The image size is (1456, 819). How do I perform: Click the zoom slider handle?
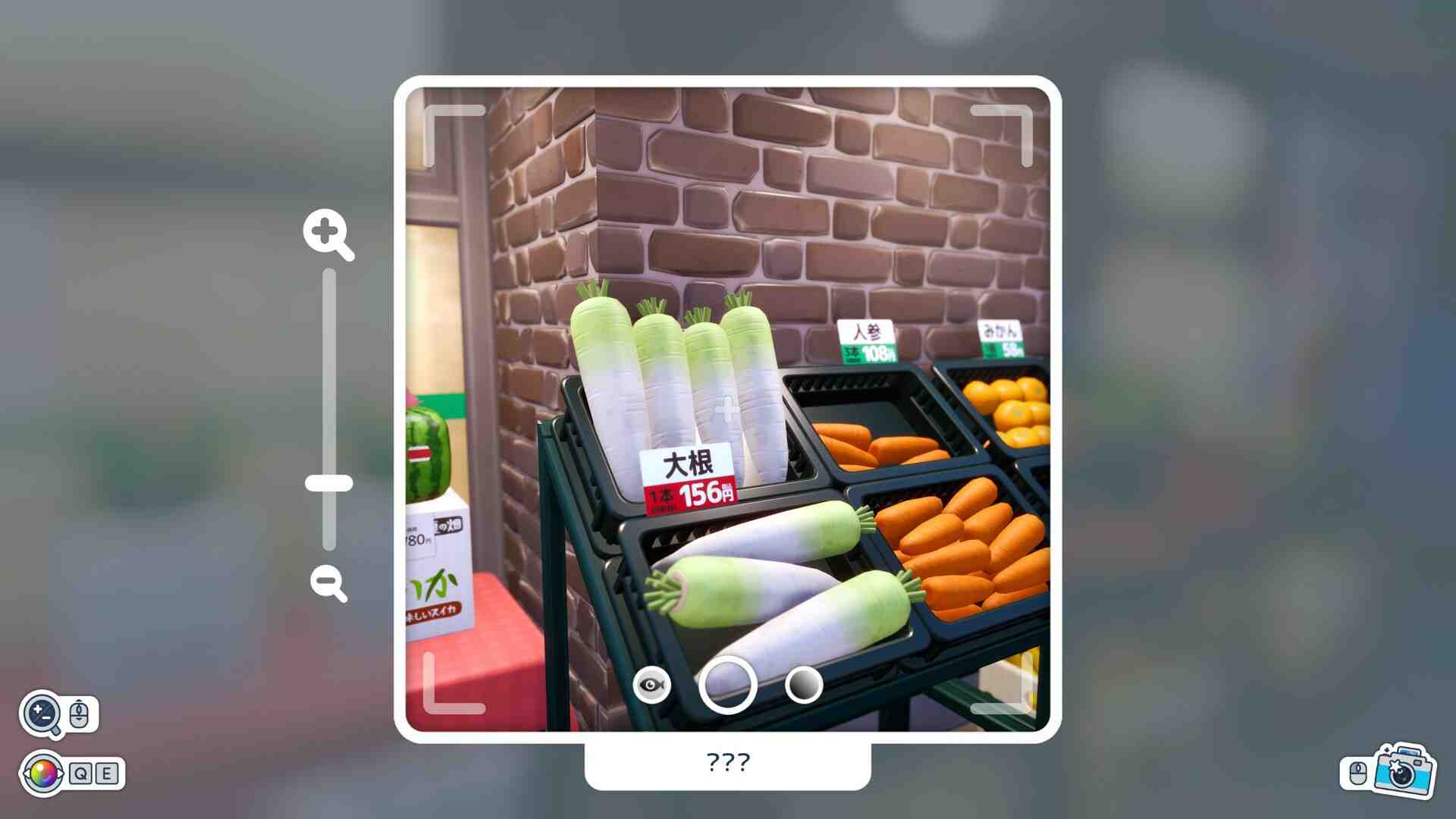point(329,483)
